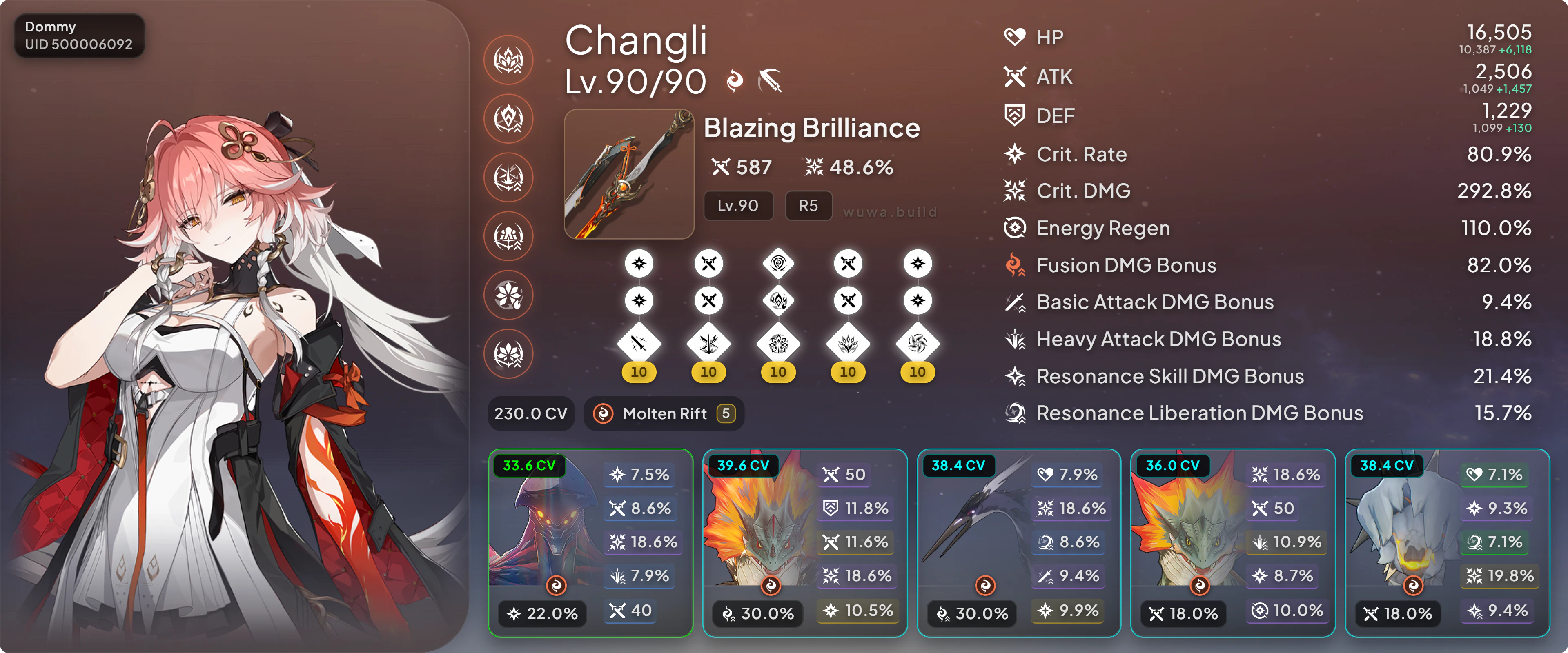Open the bottommost resonance chain node
The image size is (1568, 653).
(508, 353)
